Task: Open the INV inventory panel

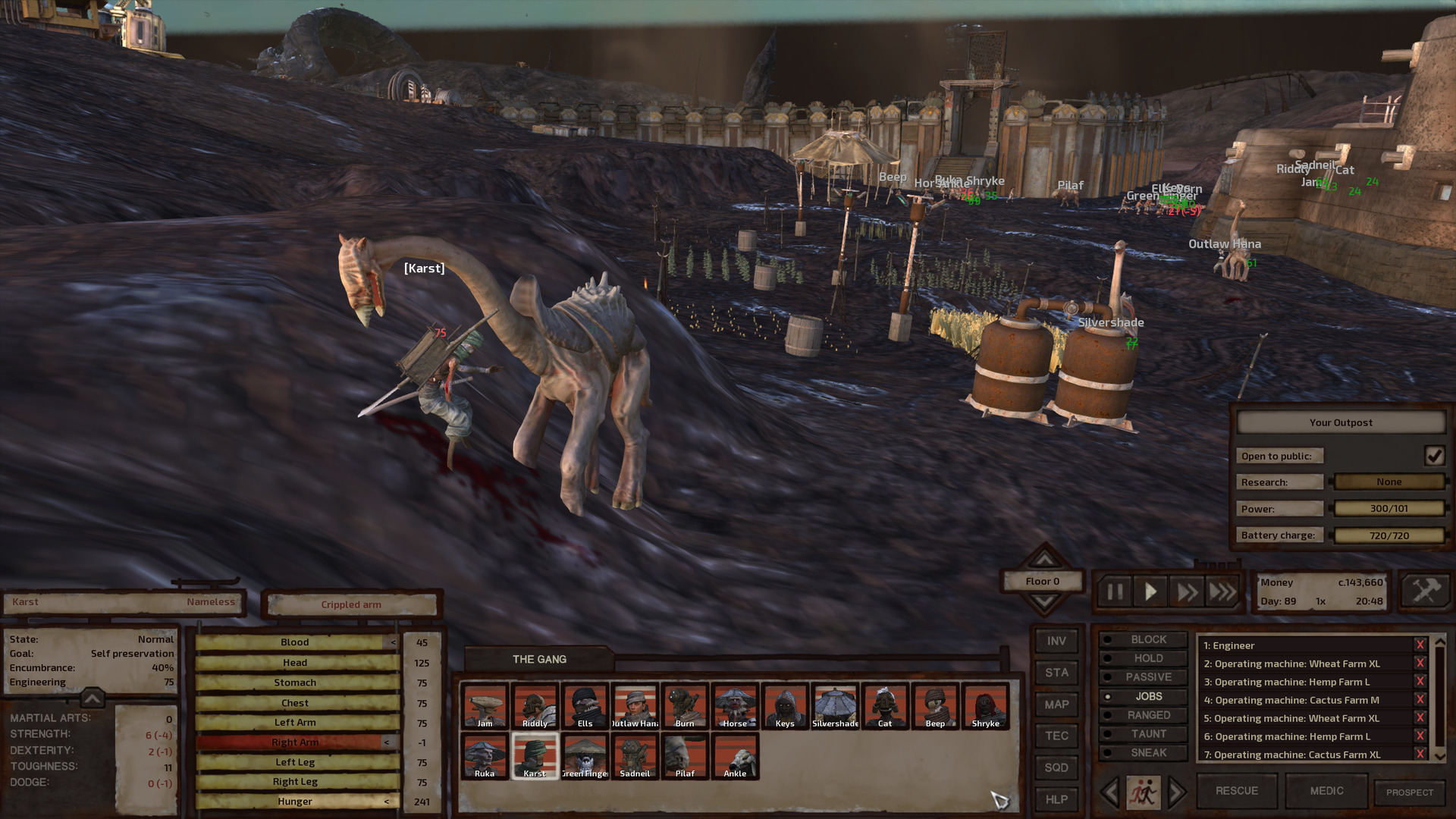Action: tap(1056, 641)
